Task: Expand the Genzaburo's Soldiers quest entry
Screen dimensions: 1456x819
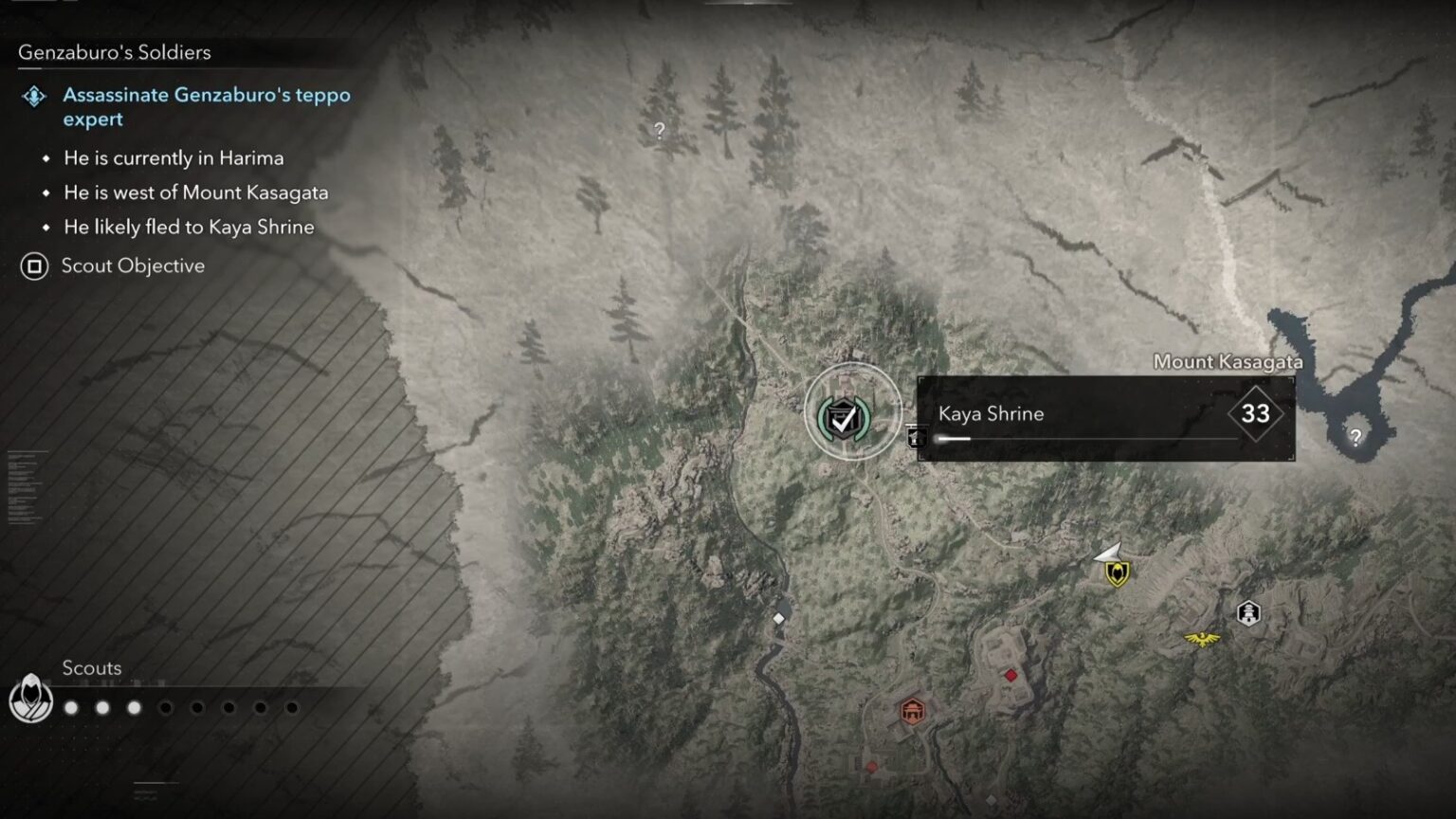Action: 113,53
